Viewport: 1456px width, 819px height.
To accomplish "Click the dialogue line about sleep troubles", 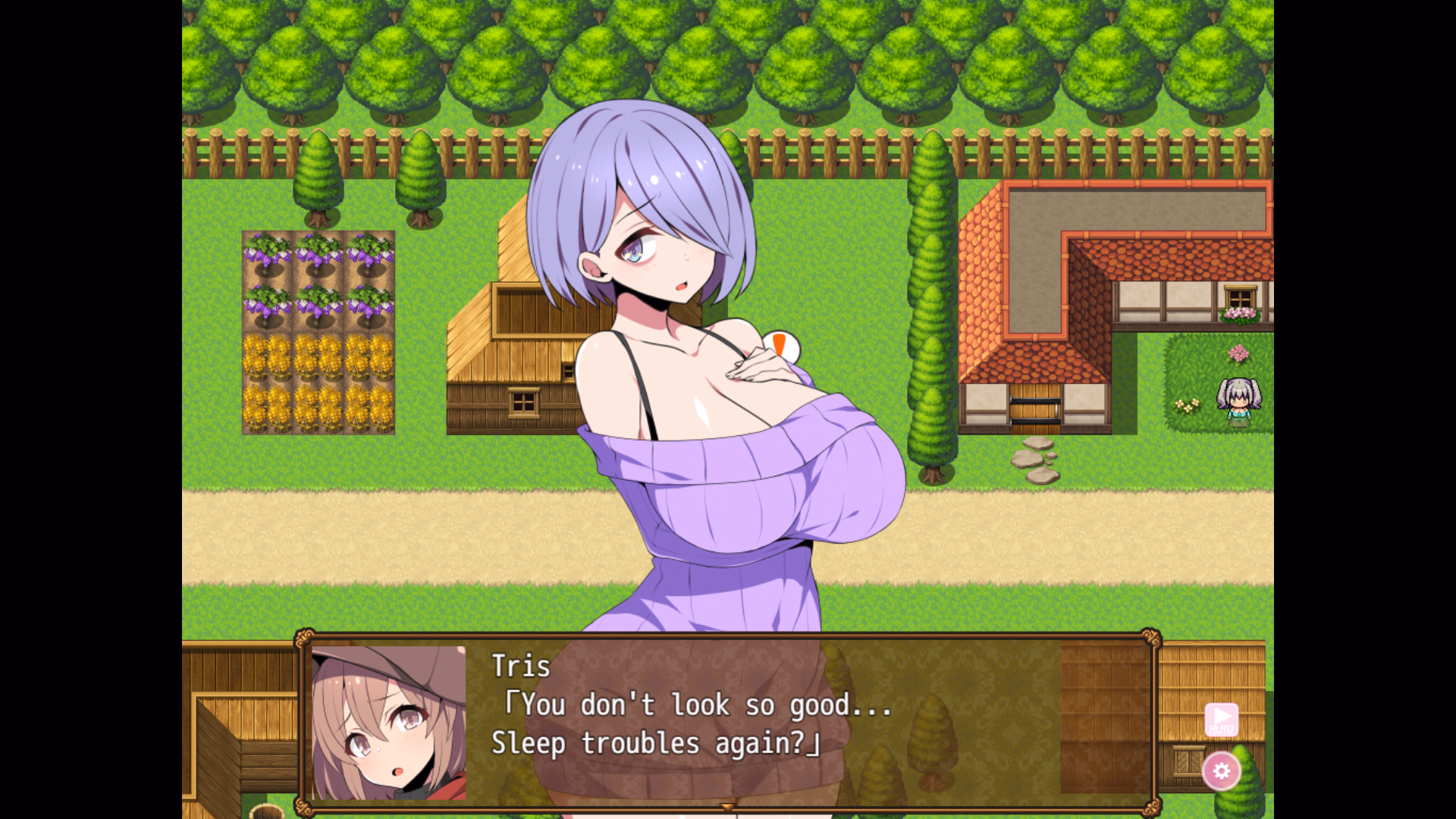I will tap(654, 742).
